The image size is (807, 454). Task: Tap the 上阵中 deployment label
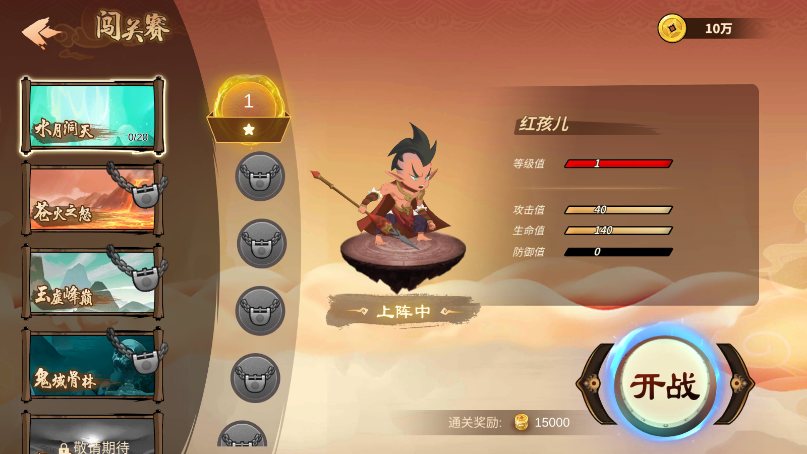[403, 312]
